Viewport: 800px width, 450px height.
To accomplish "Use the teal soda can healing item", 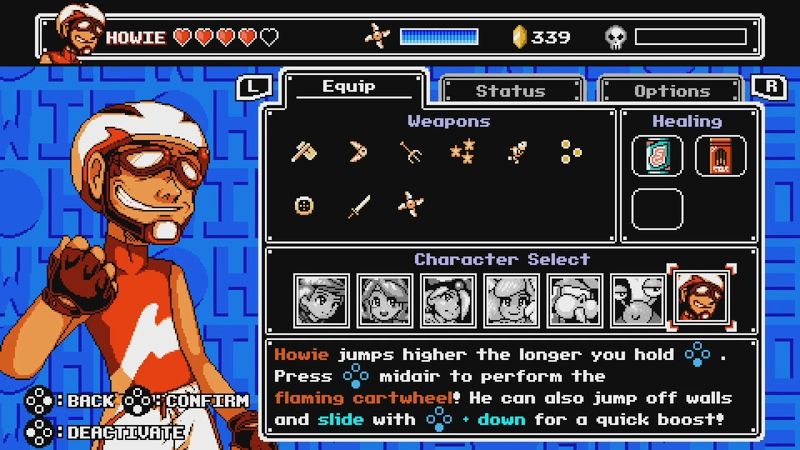I will [658, 156].
